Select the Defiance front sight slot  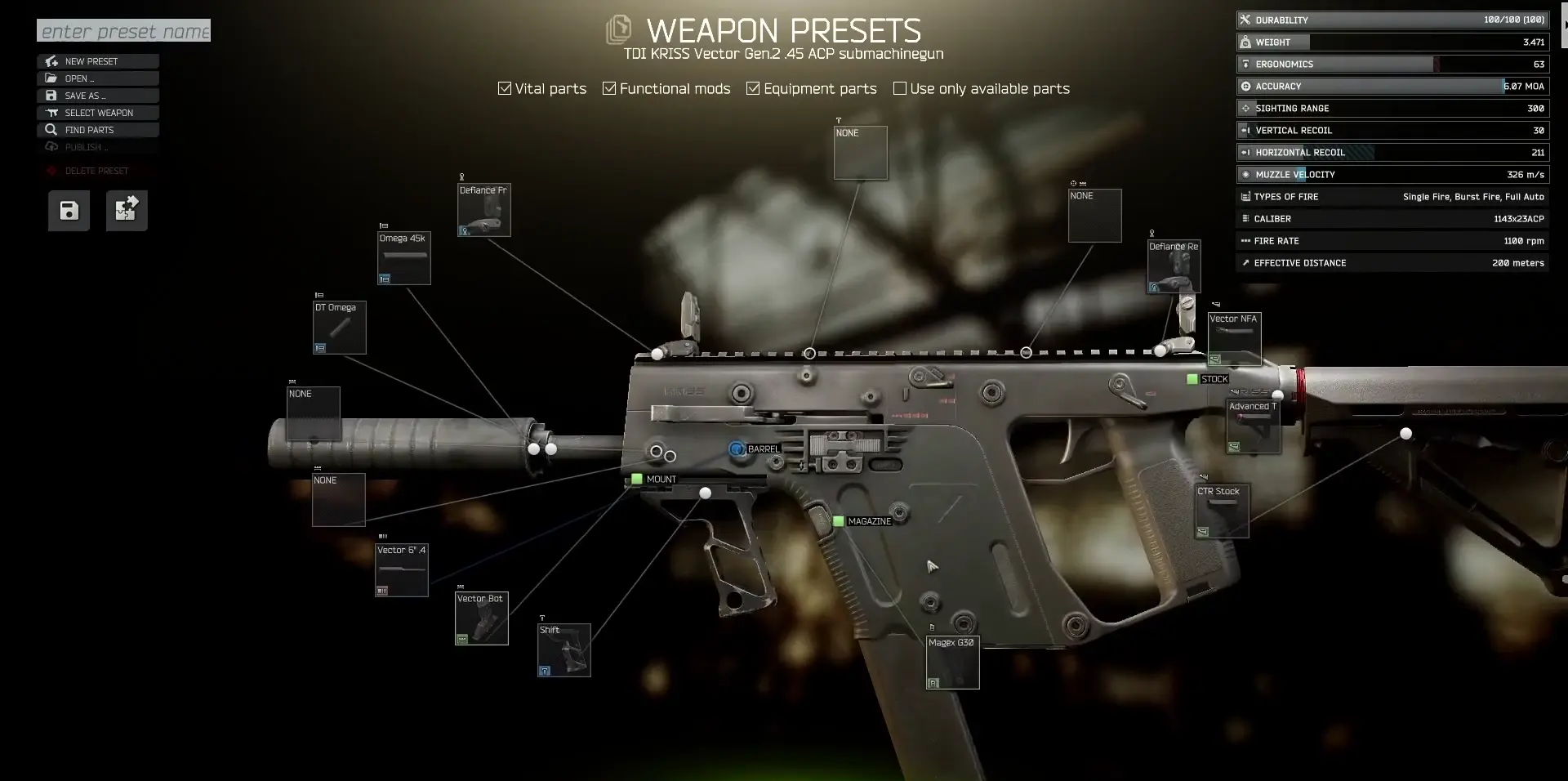click(484, 210)
